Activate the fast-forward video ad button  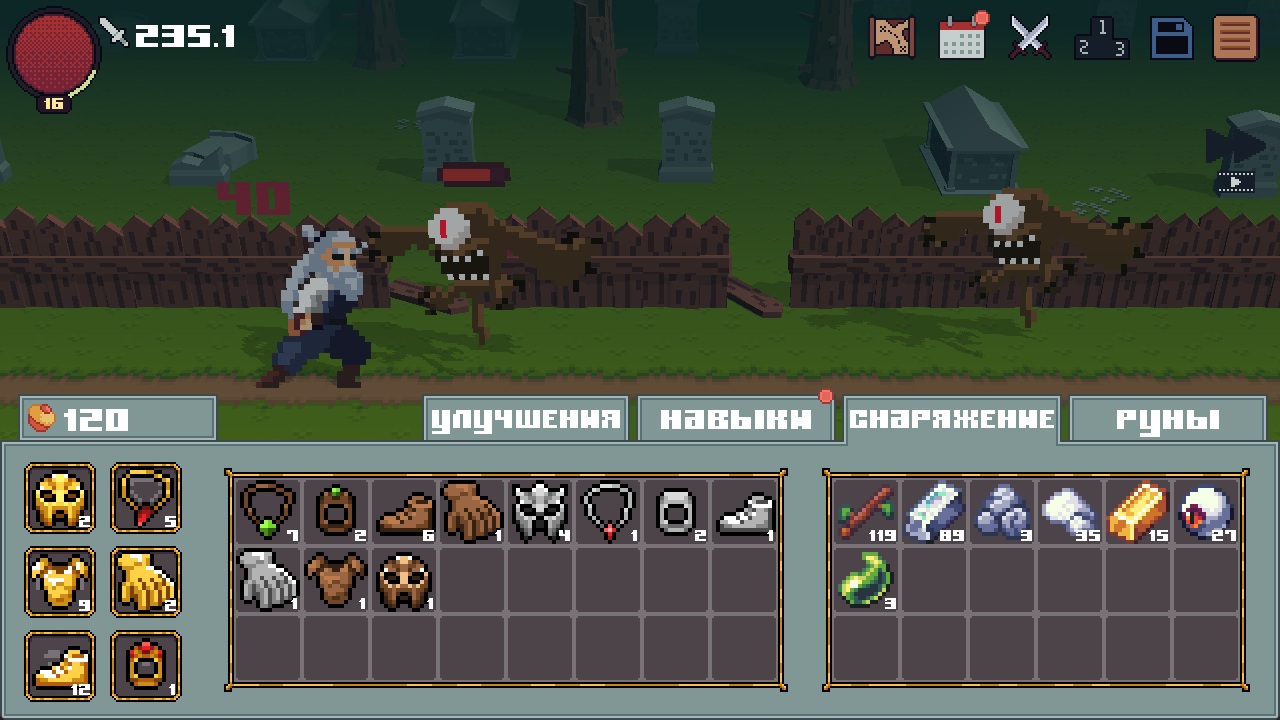pyautogui.click(x=1235, y=160)
